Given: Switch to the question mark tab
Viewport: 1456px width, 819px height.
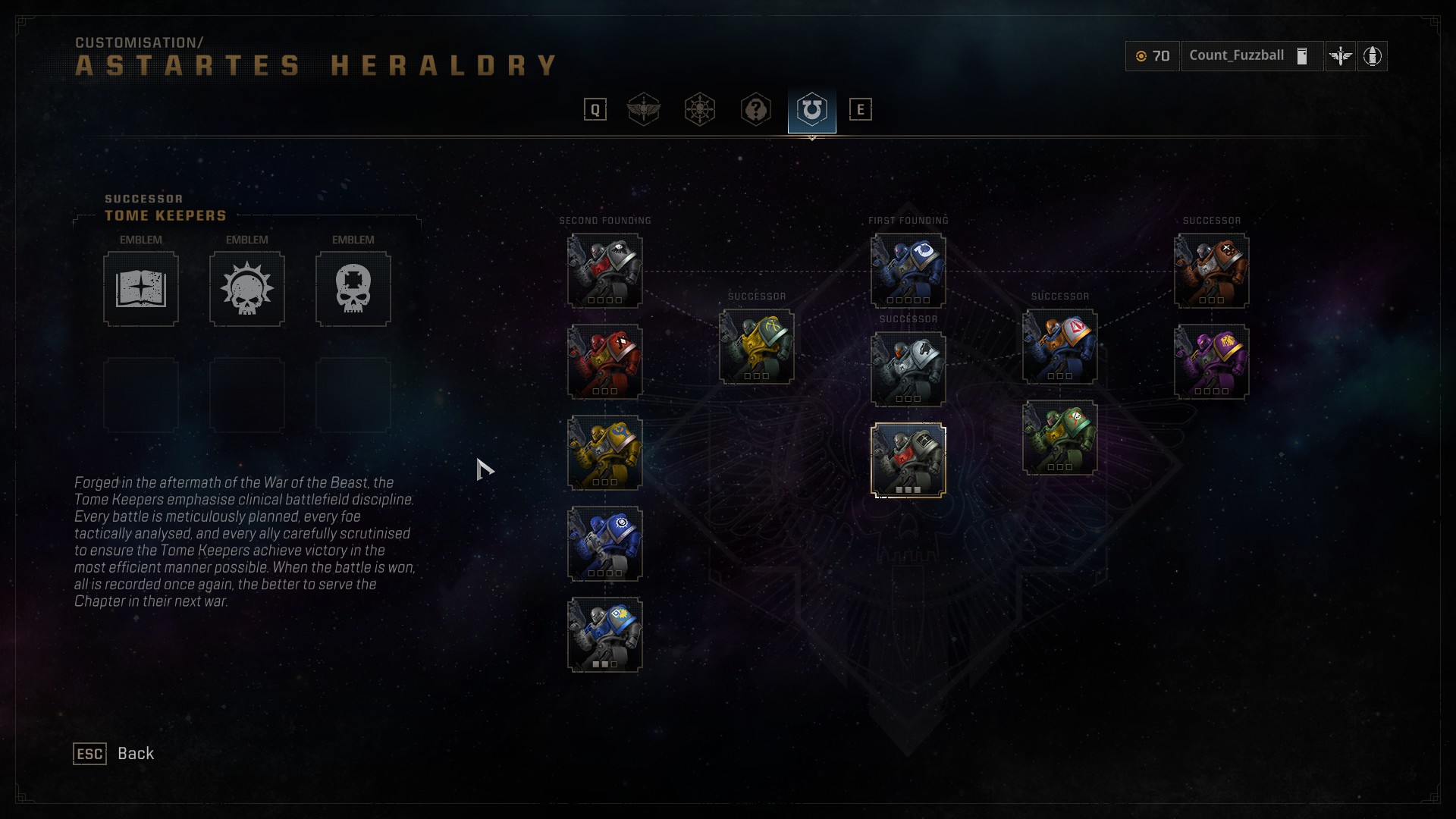Looking at the screenshot, I should (x=756, y=110).
